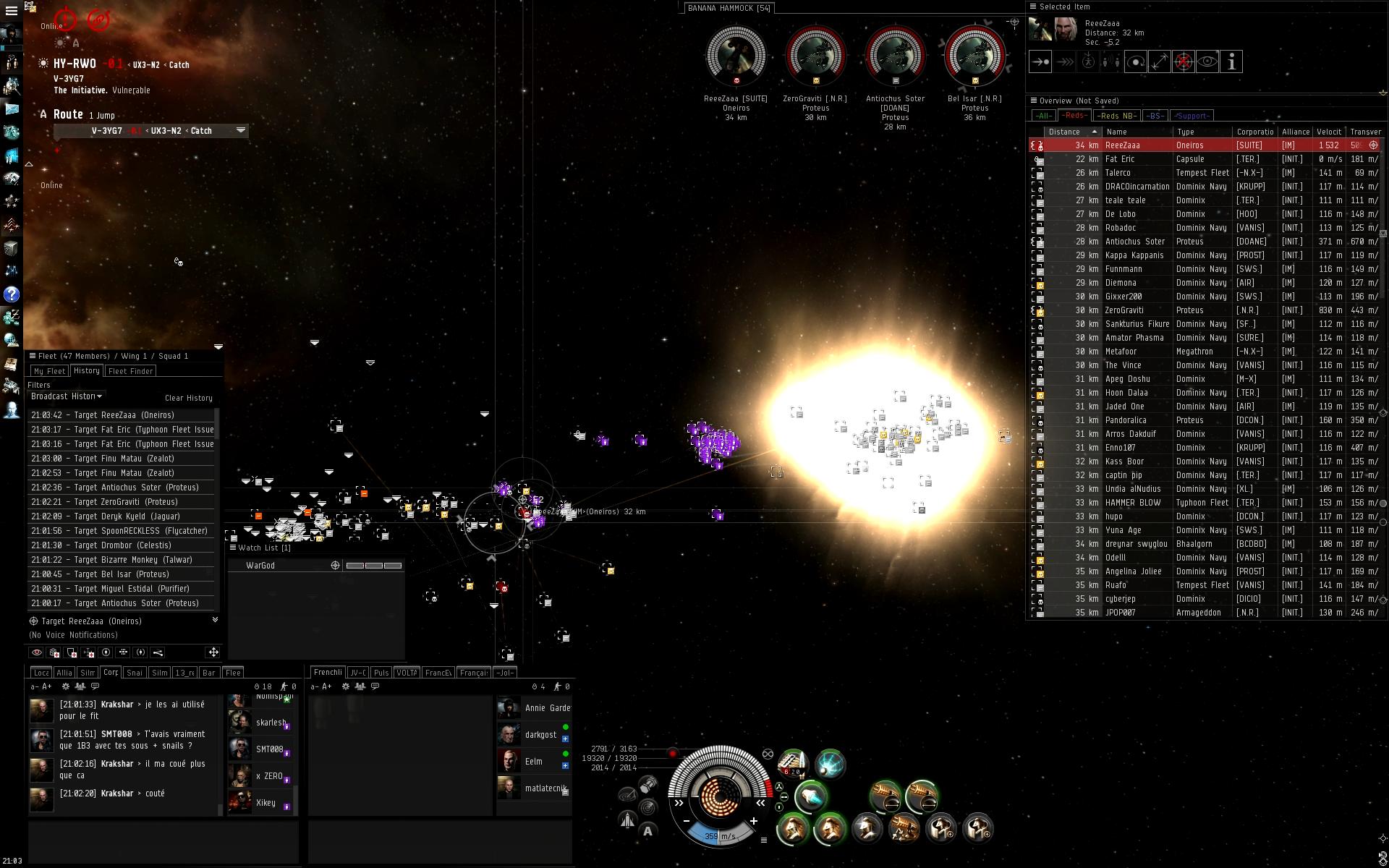This screenshot has width=1389, height=868.
Task: Switch overview to the Support tab
Action: click(x=1192, y=116)
